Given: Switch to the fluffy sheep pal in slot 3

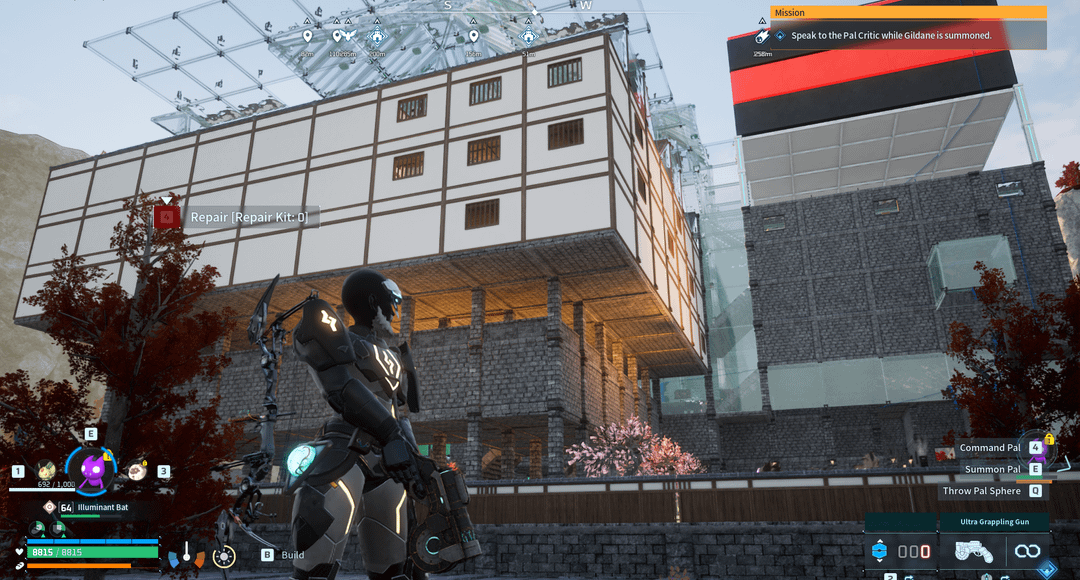Looking at the screenshot, I should pos(137,470).
